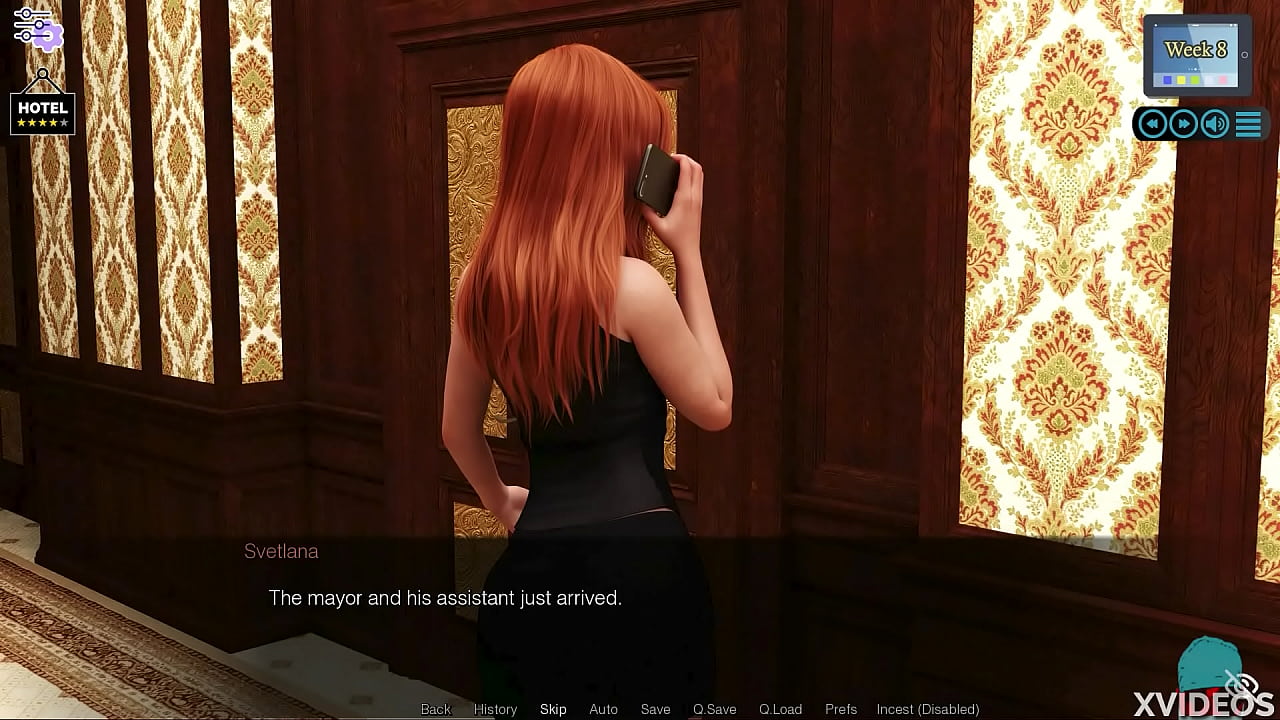The width and height of the screenshot is (1280, 720).
Task: Open the Week 8 tablet
Action: tap(1196, 54)
